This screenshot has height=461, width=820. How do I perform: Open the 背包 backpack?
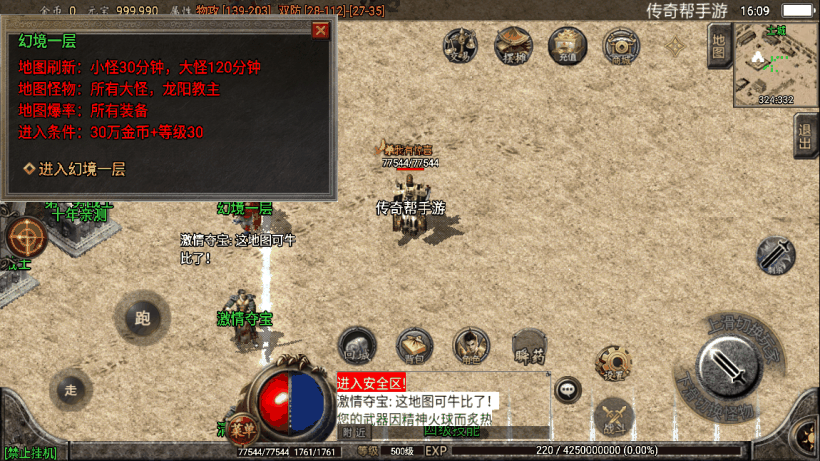tap(413, 344)
